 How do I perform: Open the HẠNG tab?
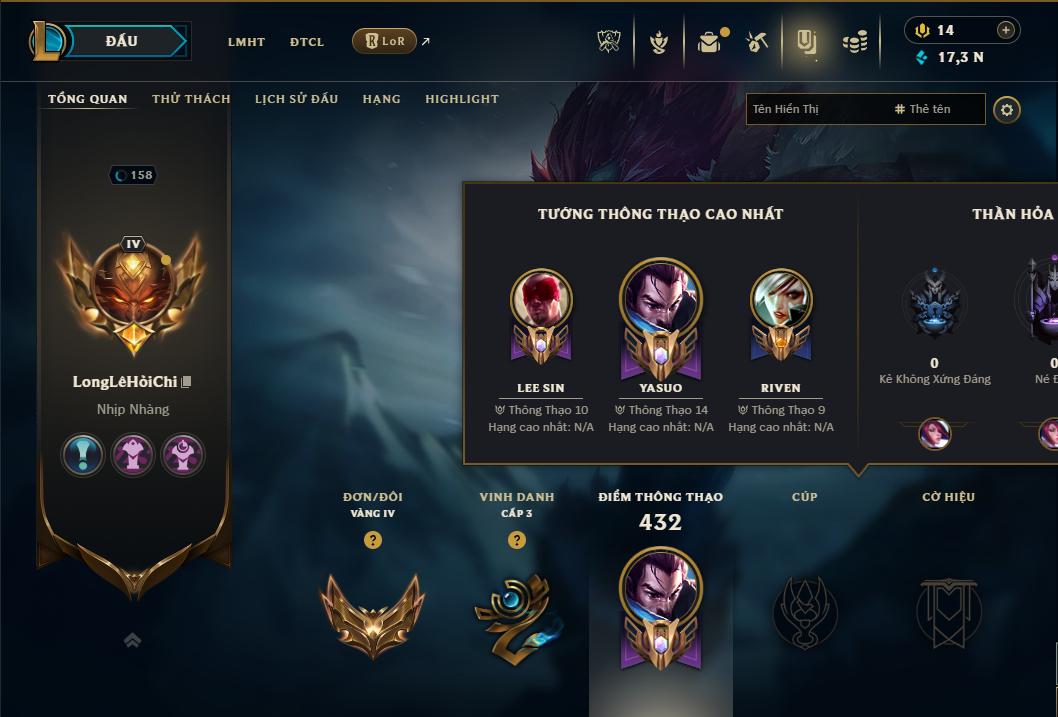point(381,99)
